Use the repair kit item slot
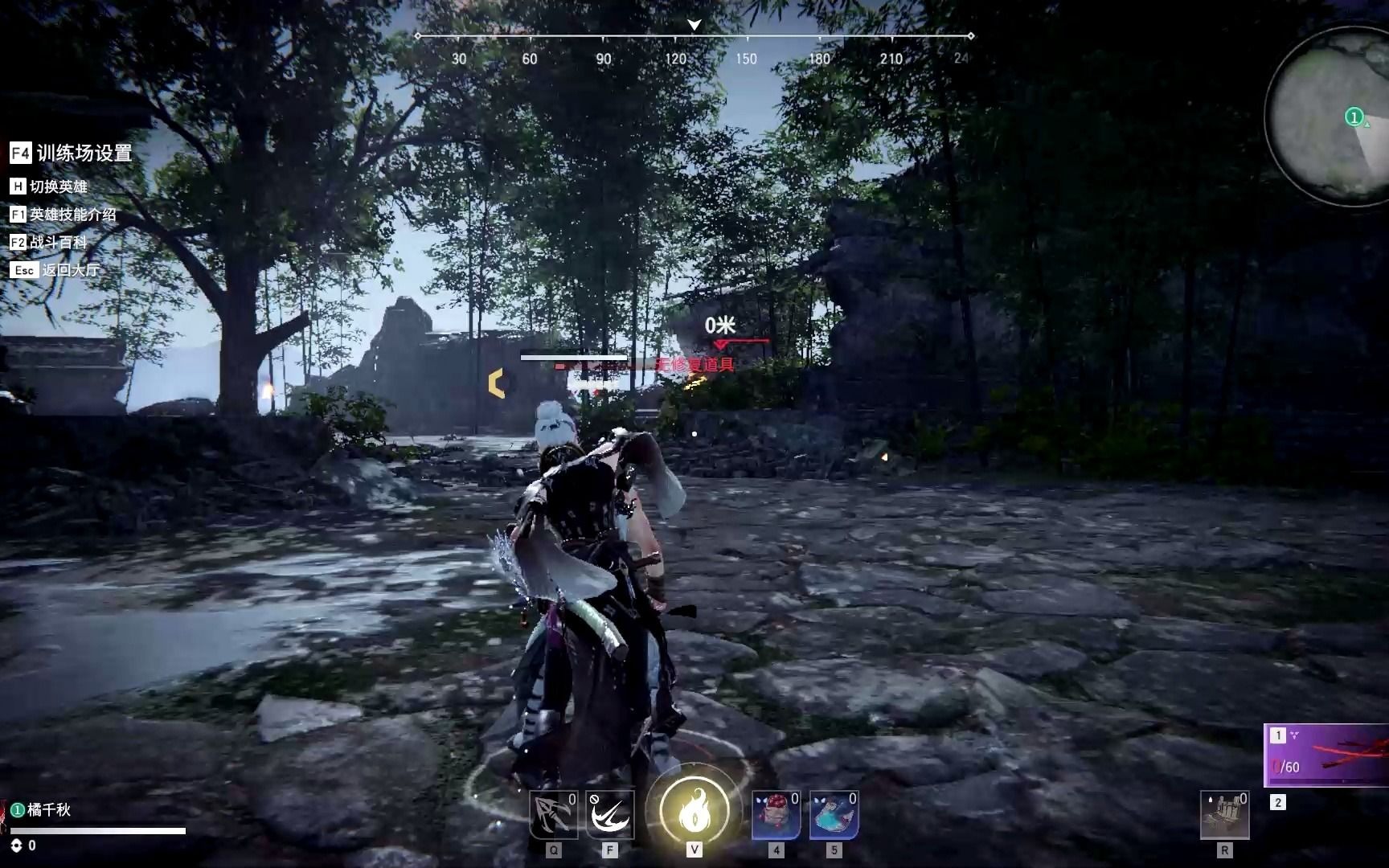Screen dimensions: 1389x868 coord(1224,815)
